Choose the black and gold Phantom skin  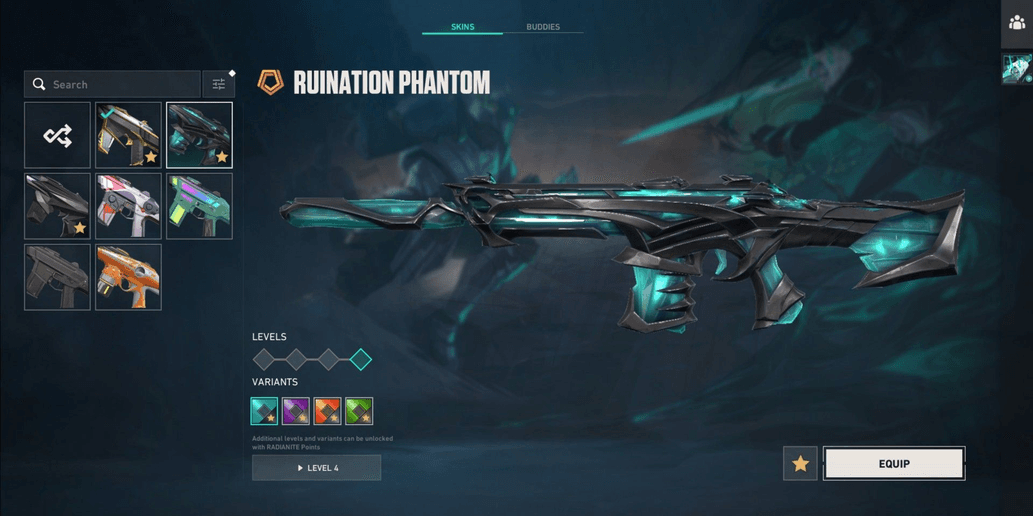pos(128,135)
